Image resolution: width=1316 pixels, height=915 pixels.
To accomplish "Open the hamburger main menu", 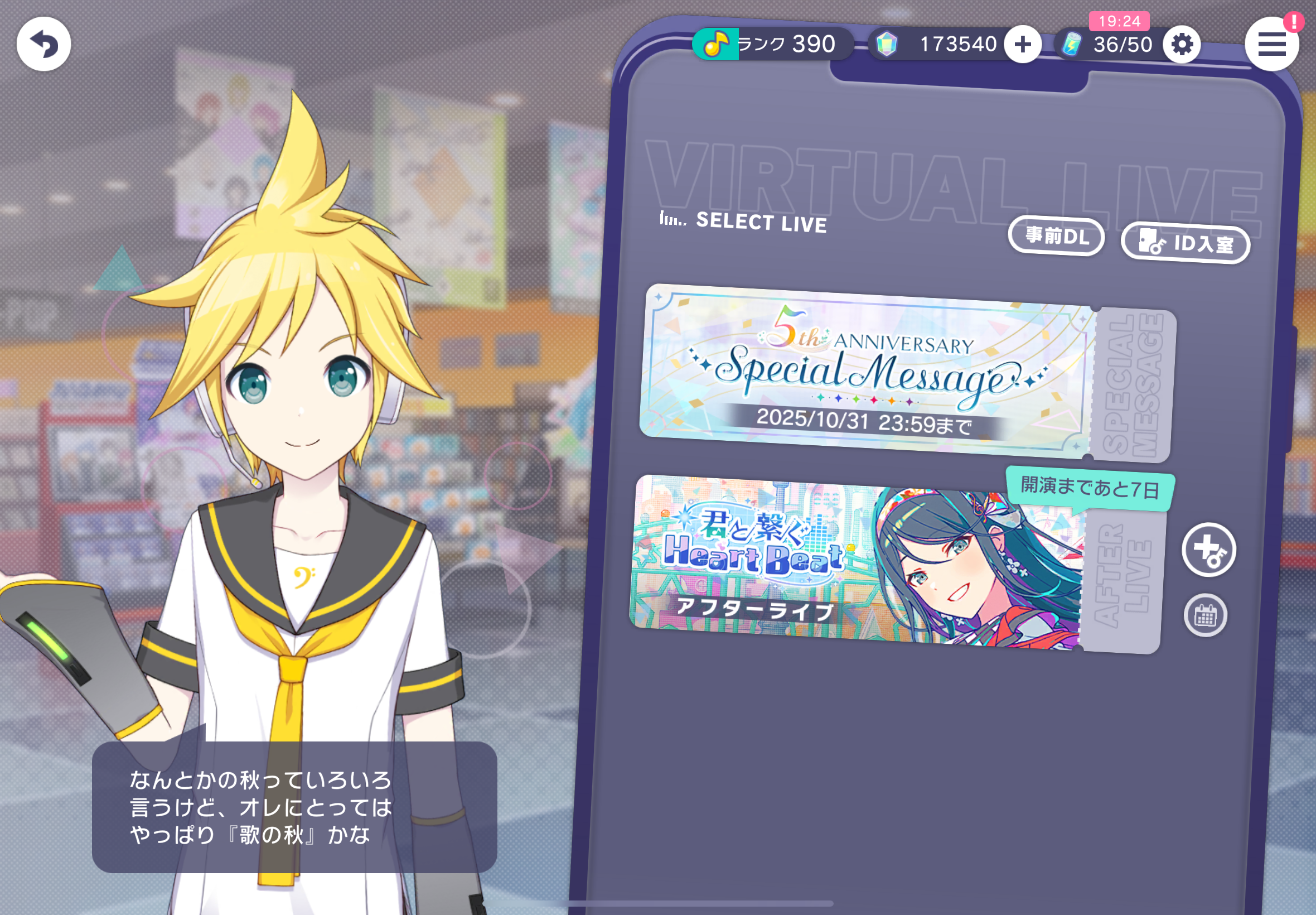I will pyautogui.click(x=1271, y=44).
